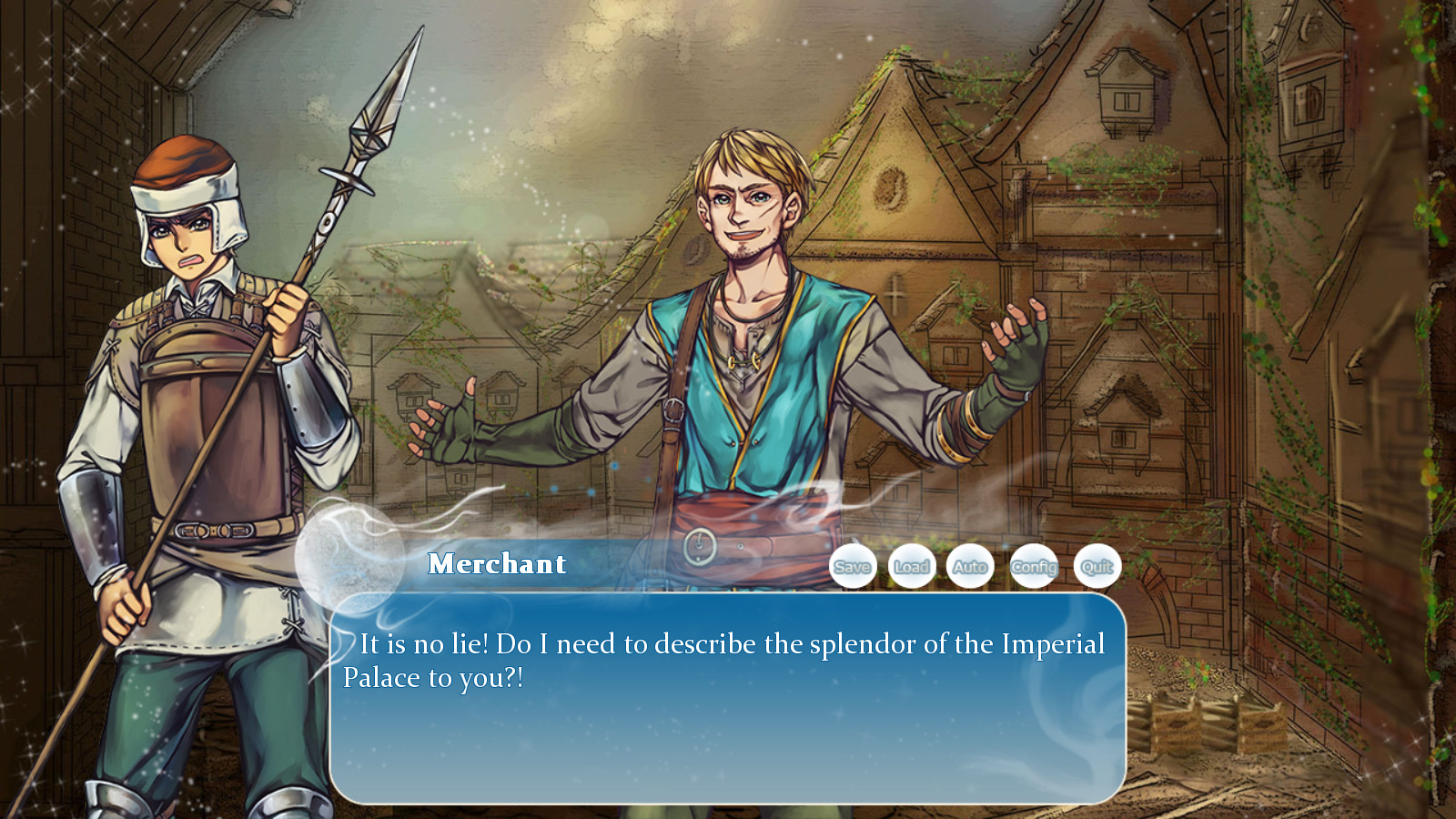Click the Merchant name label
Image resolution: width=1456 pixels, height=819 pixels.
point(496,564)
